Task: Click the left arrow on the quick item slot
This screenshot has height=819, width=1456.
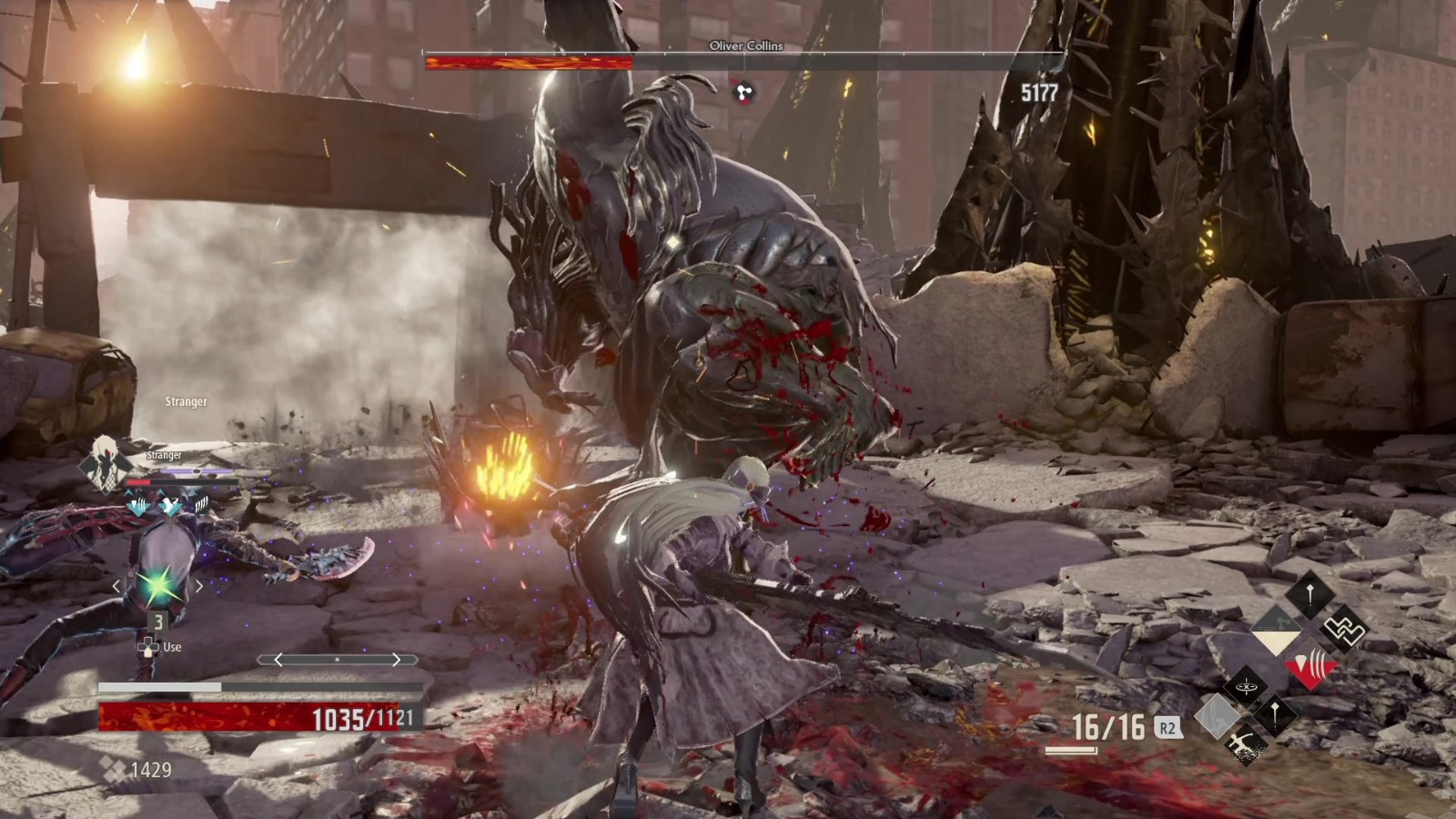Action: (x=117, y=585)
